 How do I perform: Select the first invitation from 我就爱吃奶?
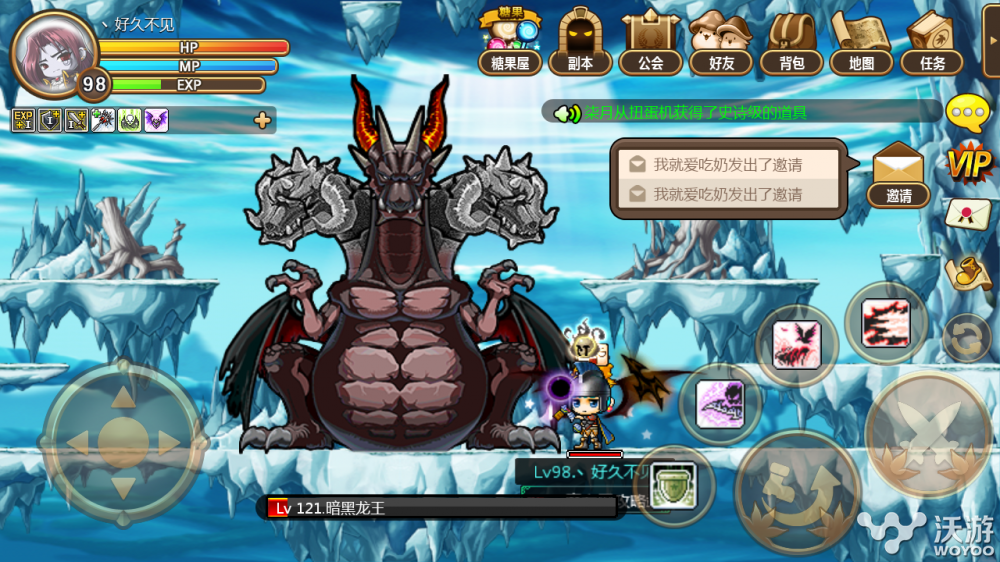[x=728, y=164]
